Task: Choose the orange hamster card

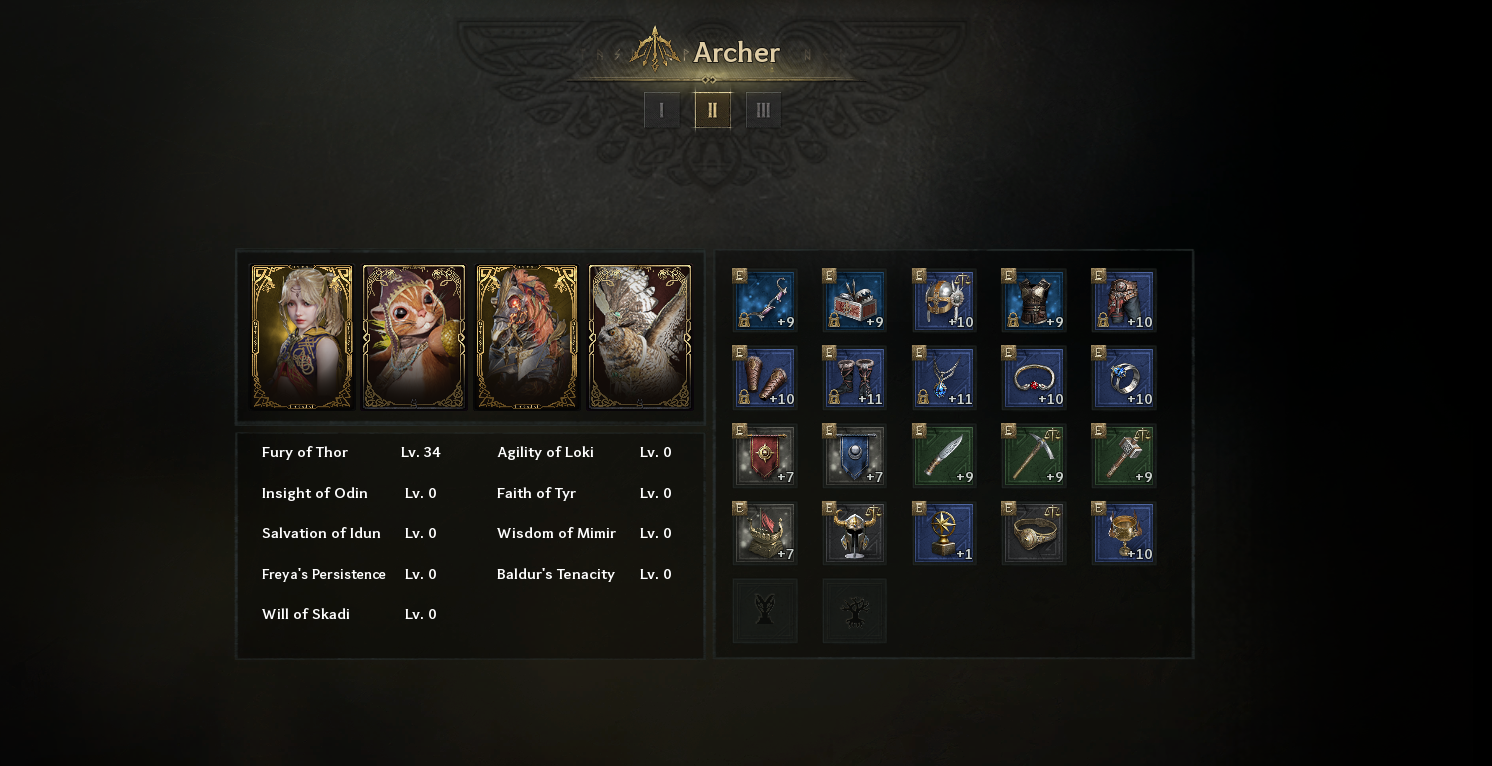Action: pyautogui.click(x=414, y=337)
